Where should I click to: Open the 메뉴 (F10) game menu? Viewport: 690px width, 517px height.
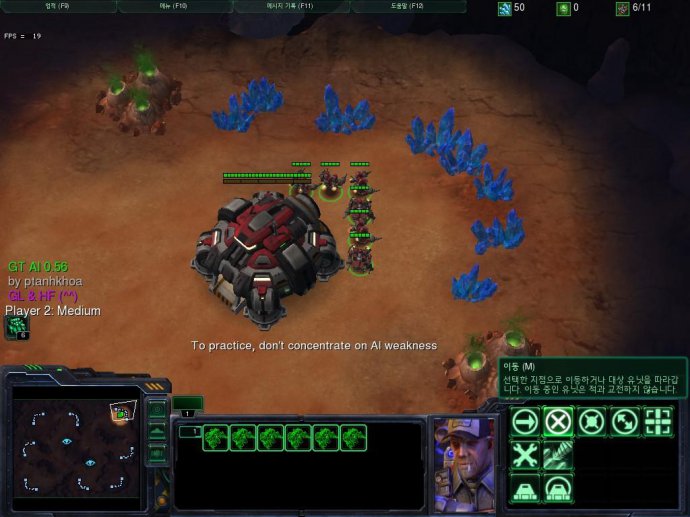(x=173, y=6)
